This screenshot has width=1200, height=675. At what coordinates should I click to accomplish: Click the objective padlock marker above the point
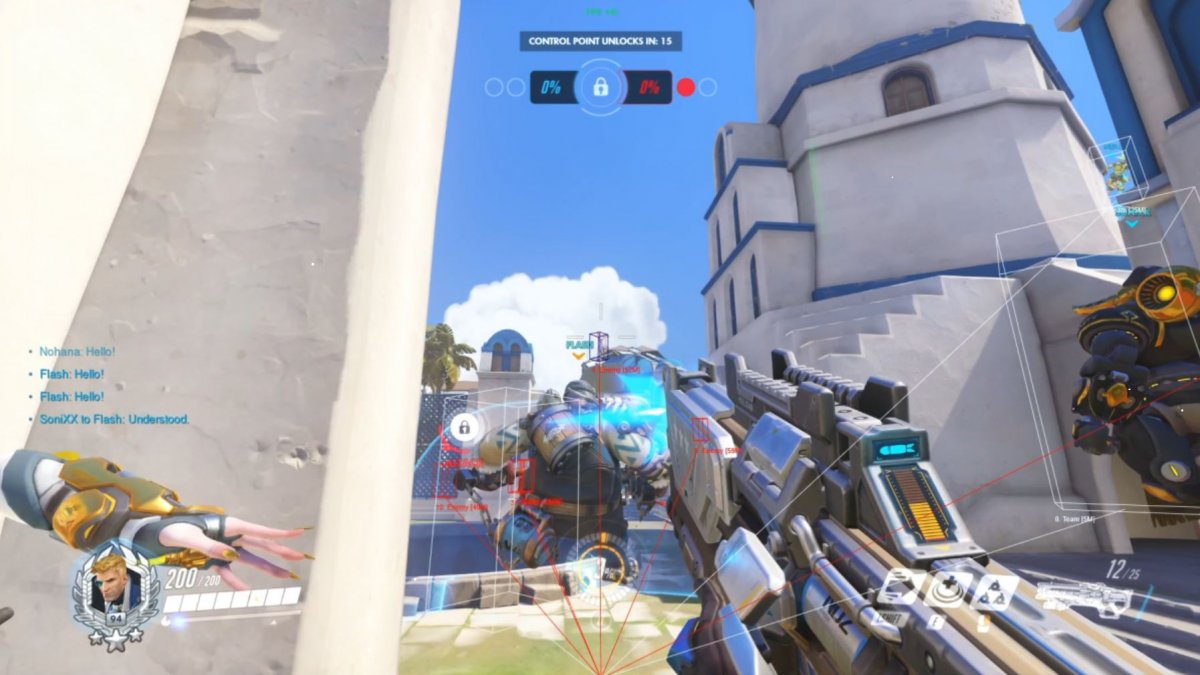point(462,428)
